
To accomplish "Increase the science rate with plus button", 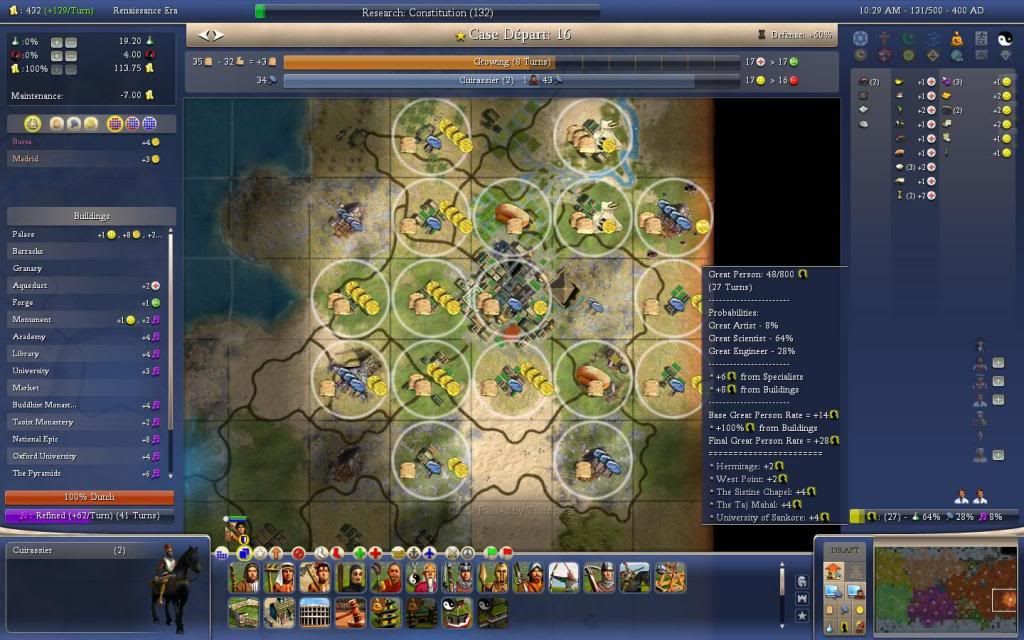I will pos(56,42).
